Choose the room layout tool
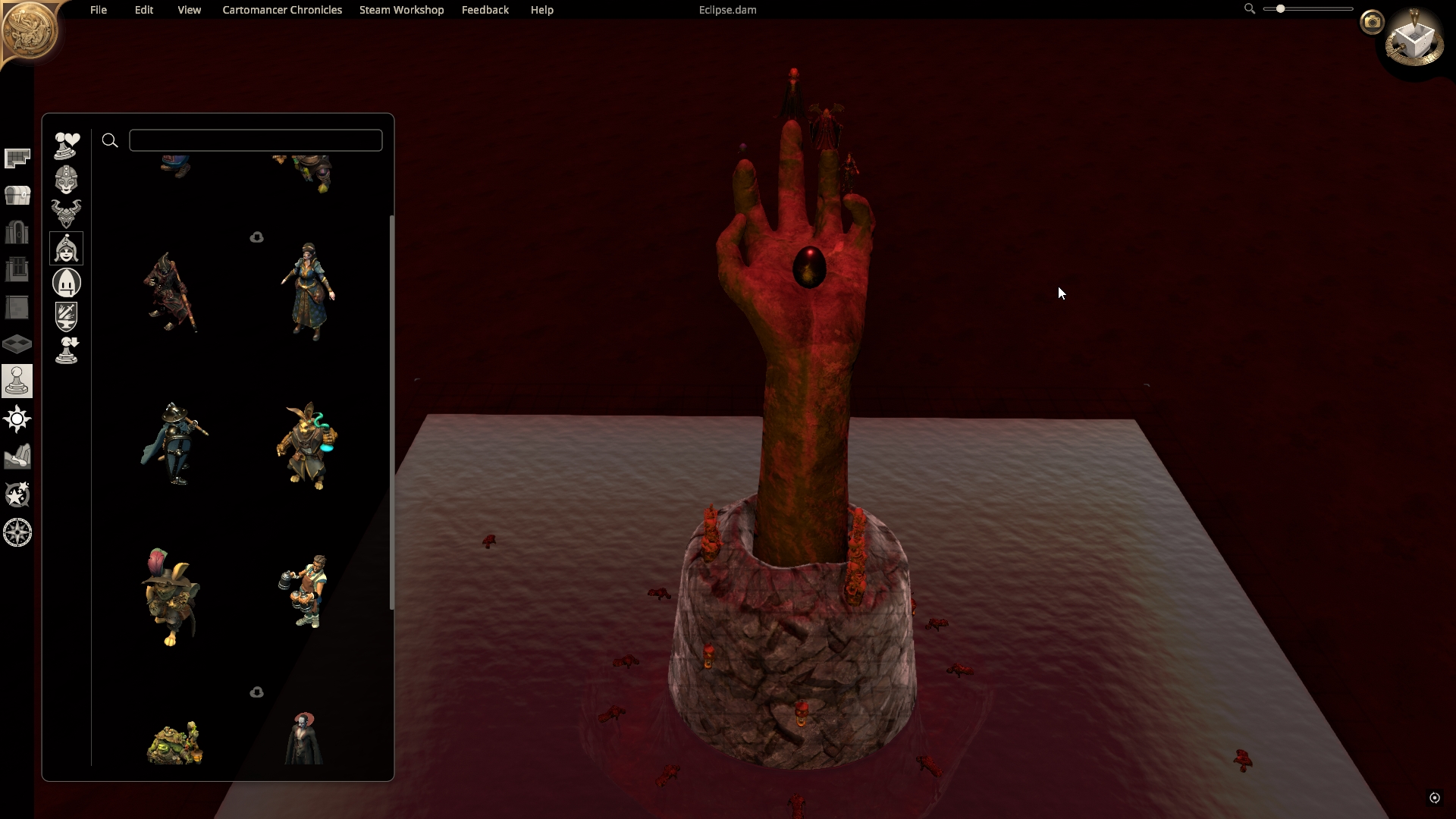The height and width of the screenshot is (819, 1456). (x=17, y=158)
